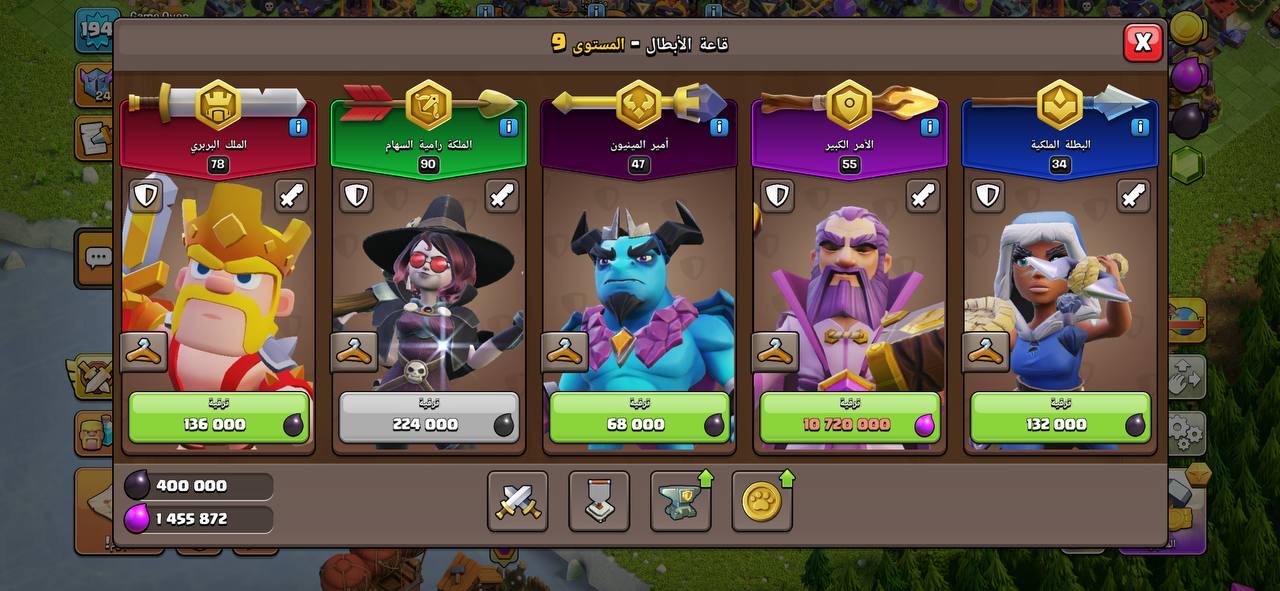Open the crossed swords button
This screenshot has width=1280, height=591.
[518, 501]
